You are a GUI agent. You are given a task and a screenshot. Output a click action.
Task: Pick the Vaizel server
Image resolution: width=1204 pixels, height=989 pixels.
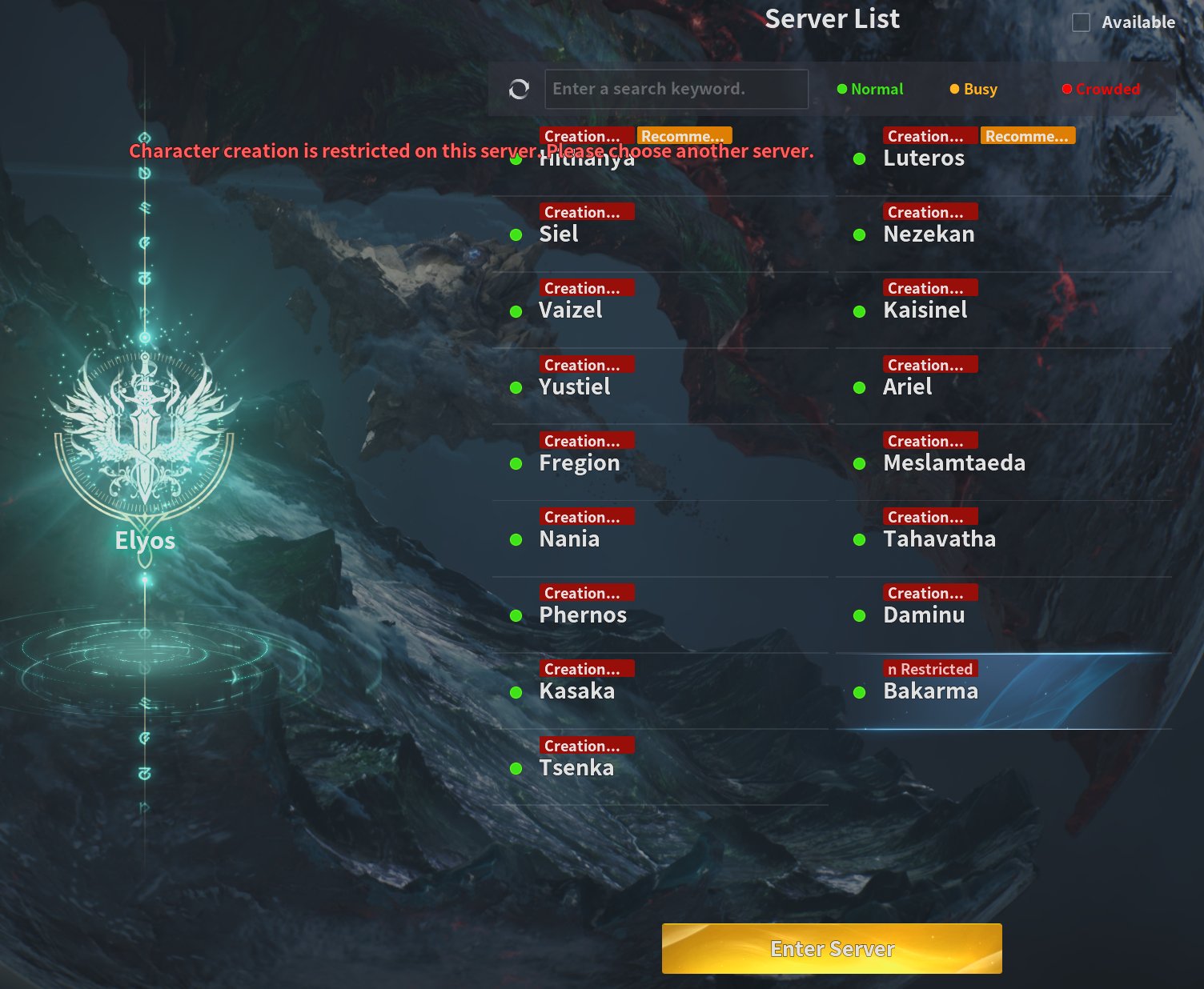point(570,310)
